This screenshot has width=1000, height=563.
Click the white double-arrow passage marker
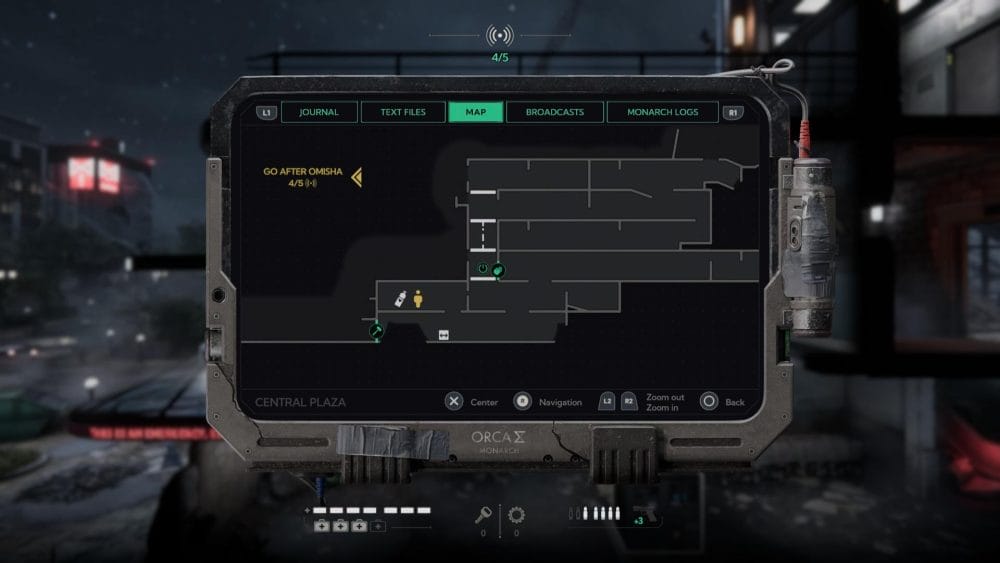click(x=443, y=335)
